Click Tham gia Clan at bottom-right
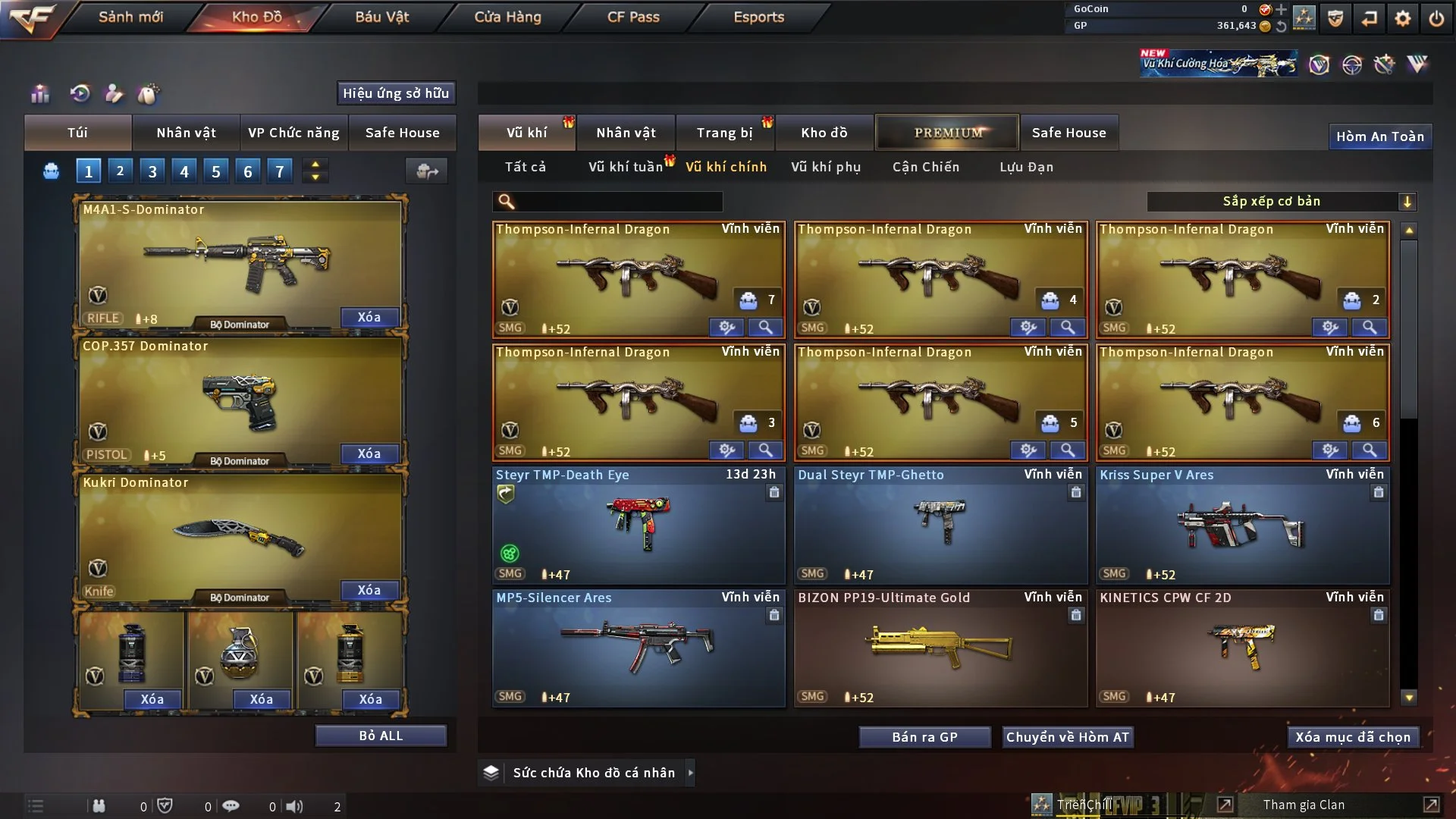1456x819 pixels. coord(1303,805)
